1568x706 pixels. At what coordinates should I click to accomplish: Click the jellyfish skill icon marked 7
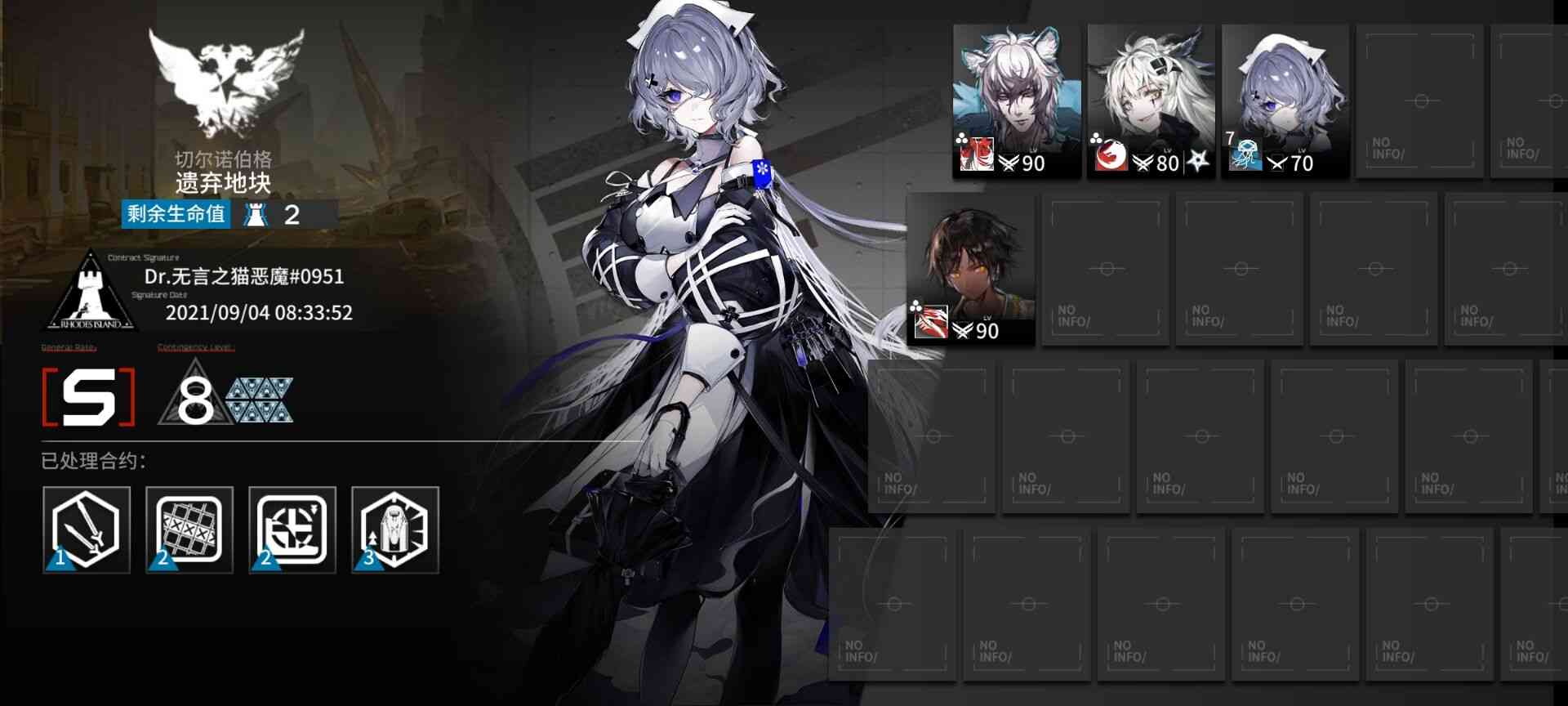(1247, 154)
